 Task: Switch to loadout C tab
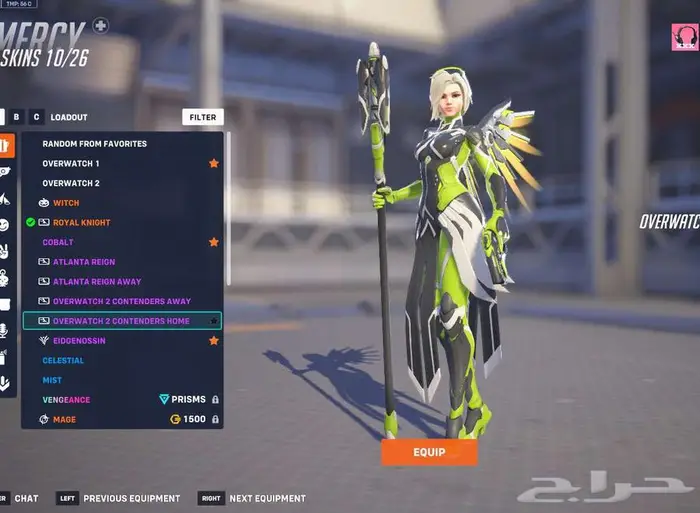(36, 117)
